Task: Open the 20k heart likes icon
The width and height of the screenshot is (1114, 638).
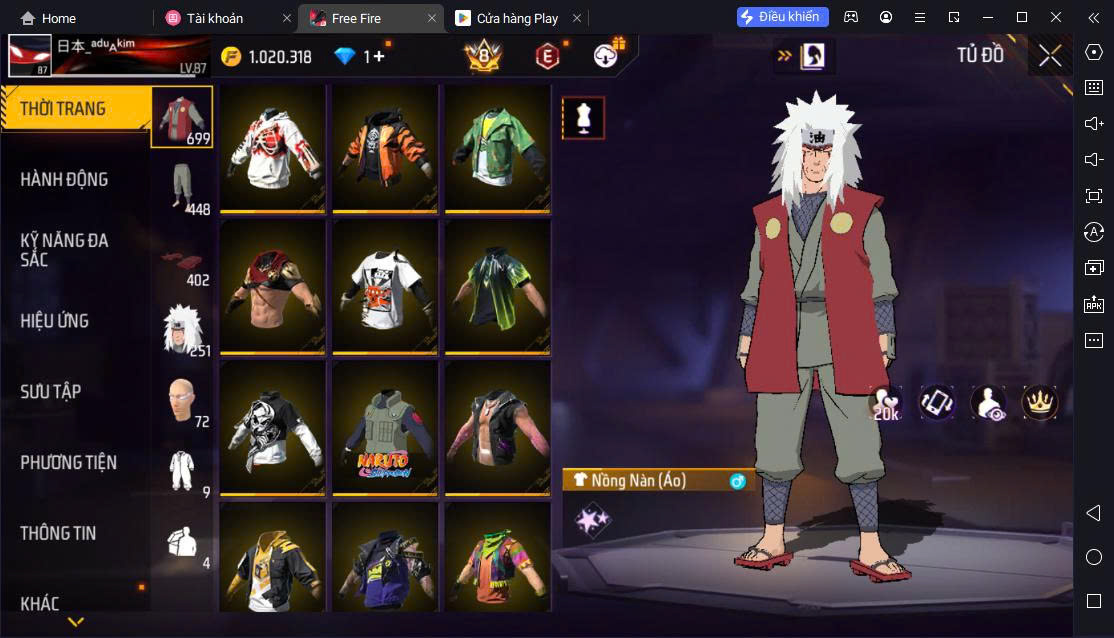Action: click(886, 403)
